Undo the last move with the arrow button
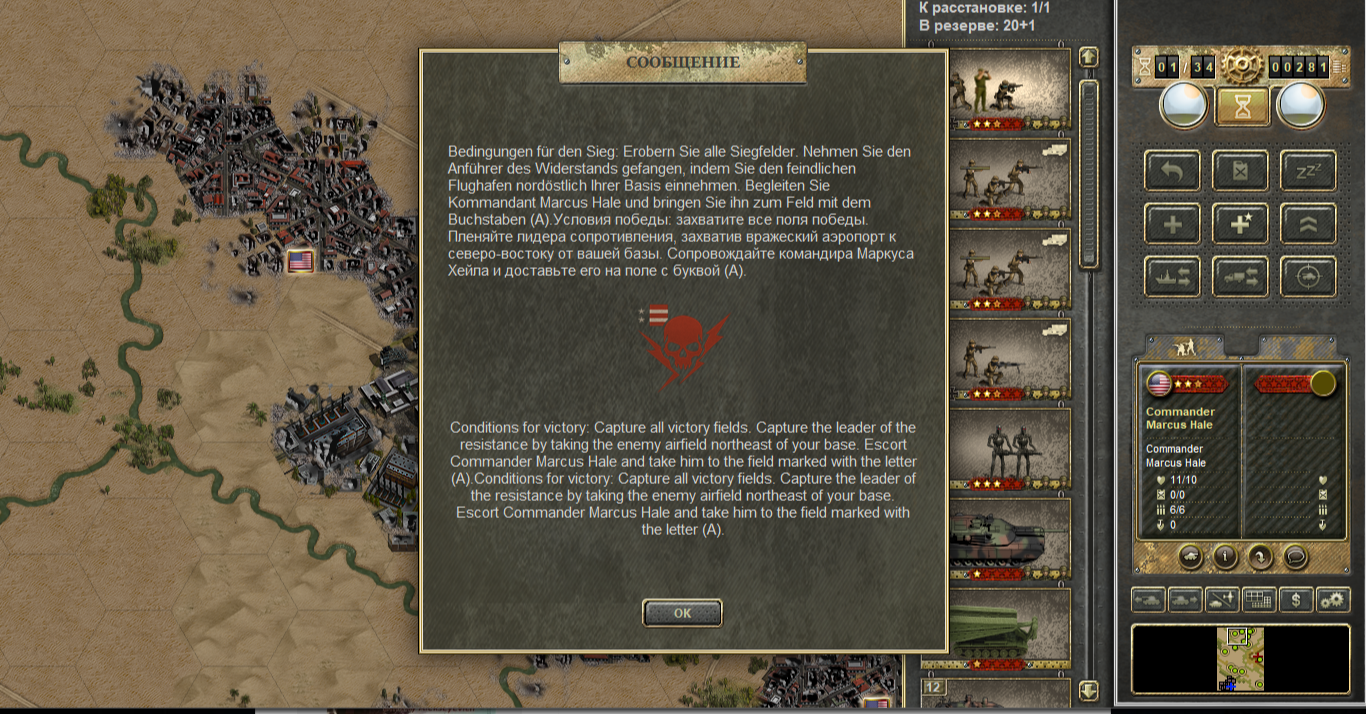 (1174, 171)
